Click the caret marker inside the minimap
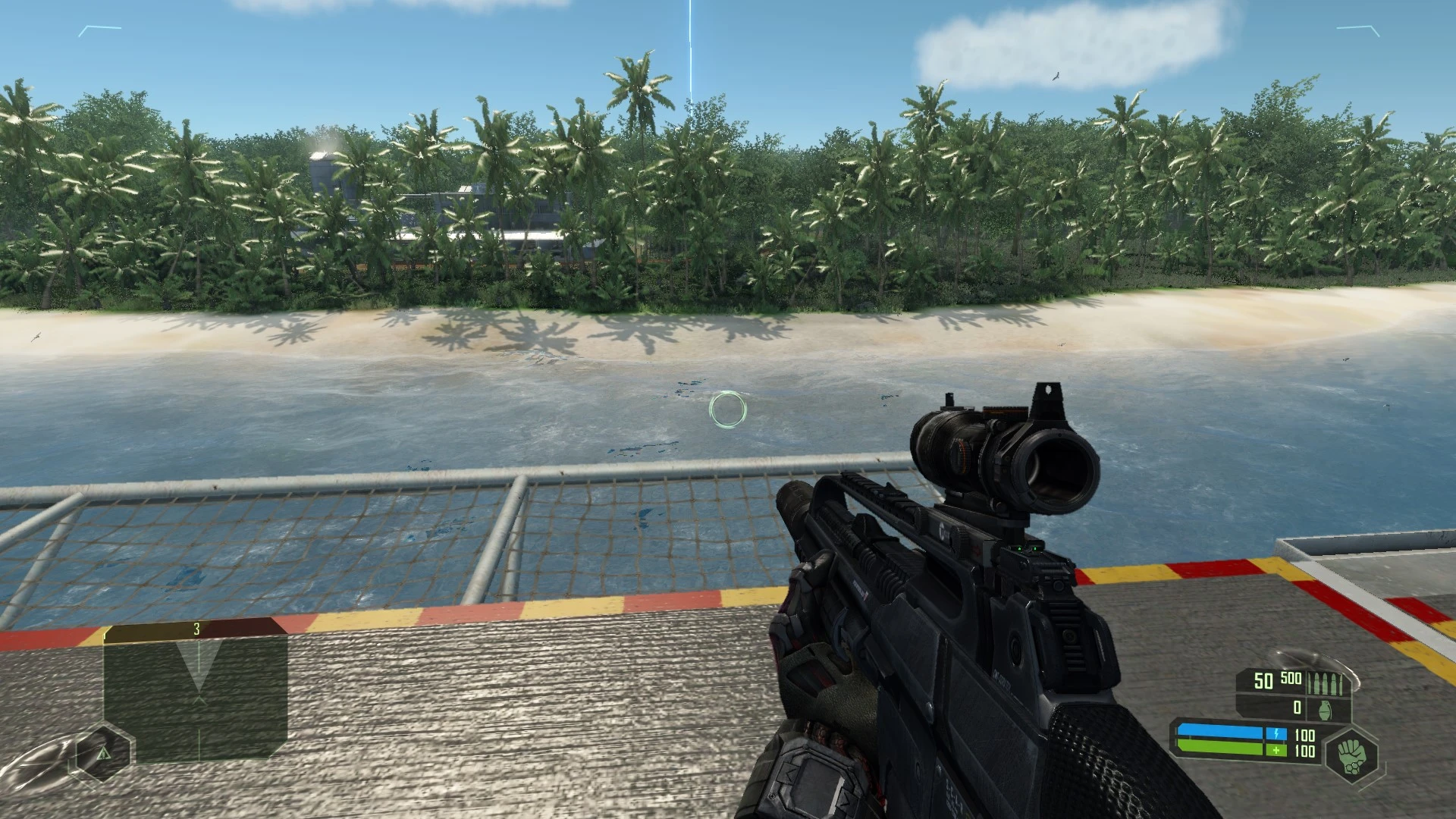1456x819 pixels. coord(199,700)
